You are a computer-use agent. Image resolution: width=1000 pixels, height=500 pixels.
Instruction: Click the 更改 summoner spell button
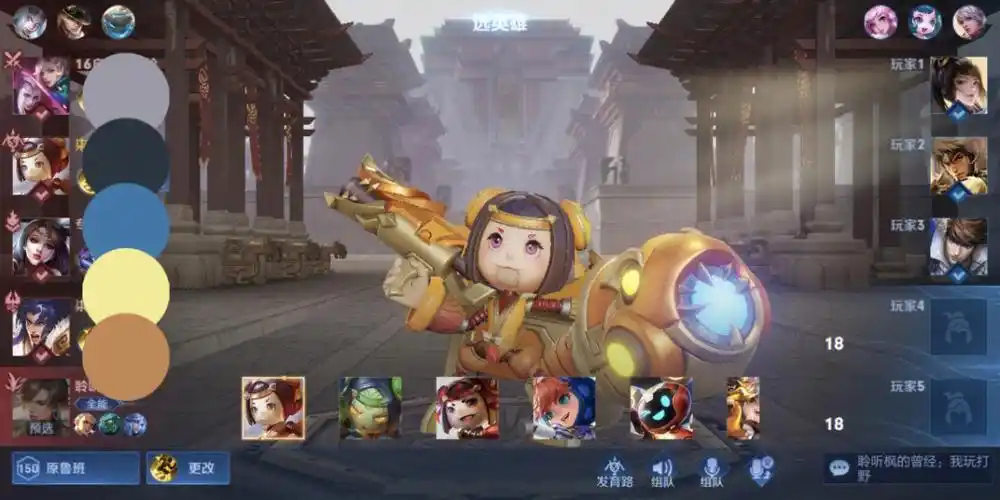pos(188,468)
